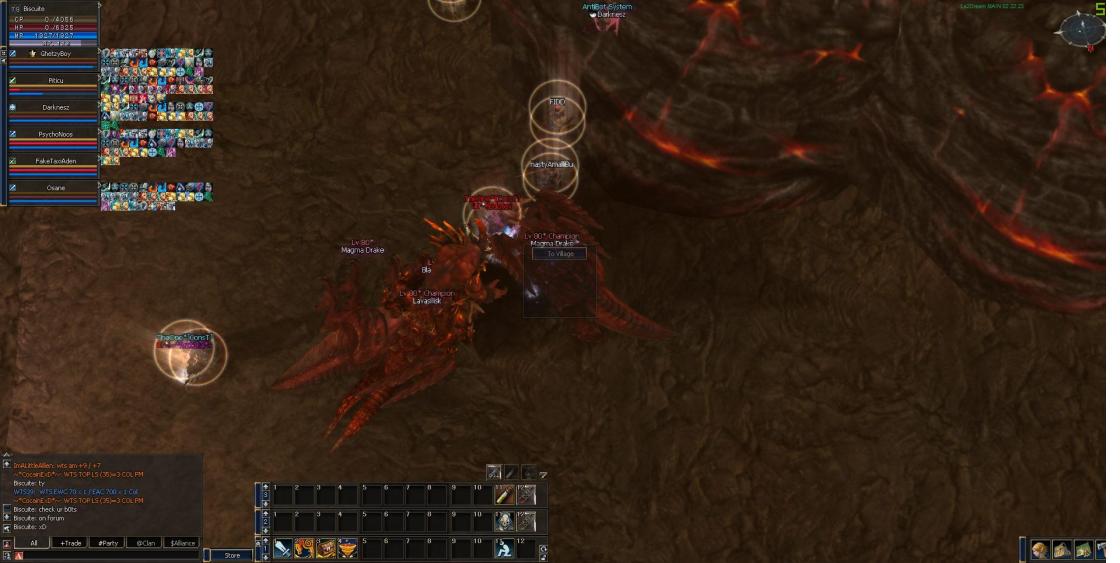
Task: Activate the sword attack hotbar skill
Action: click(x=283, y=548)
